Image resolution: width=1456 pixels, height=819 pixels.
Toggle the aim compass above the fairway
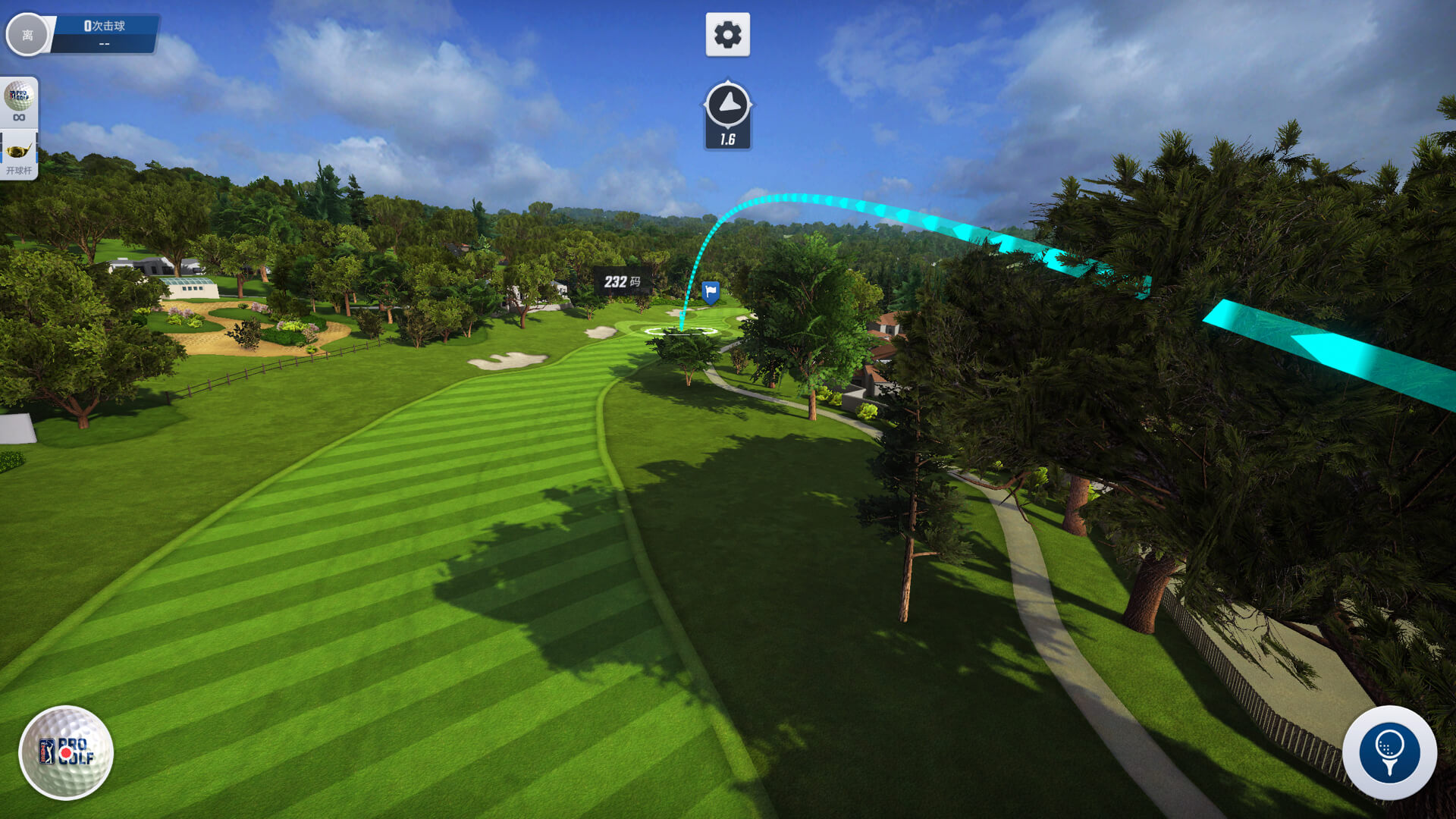727,112
